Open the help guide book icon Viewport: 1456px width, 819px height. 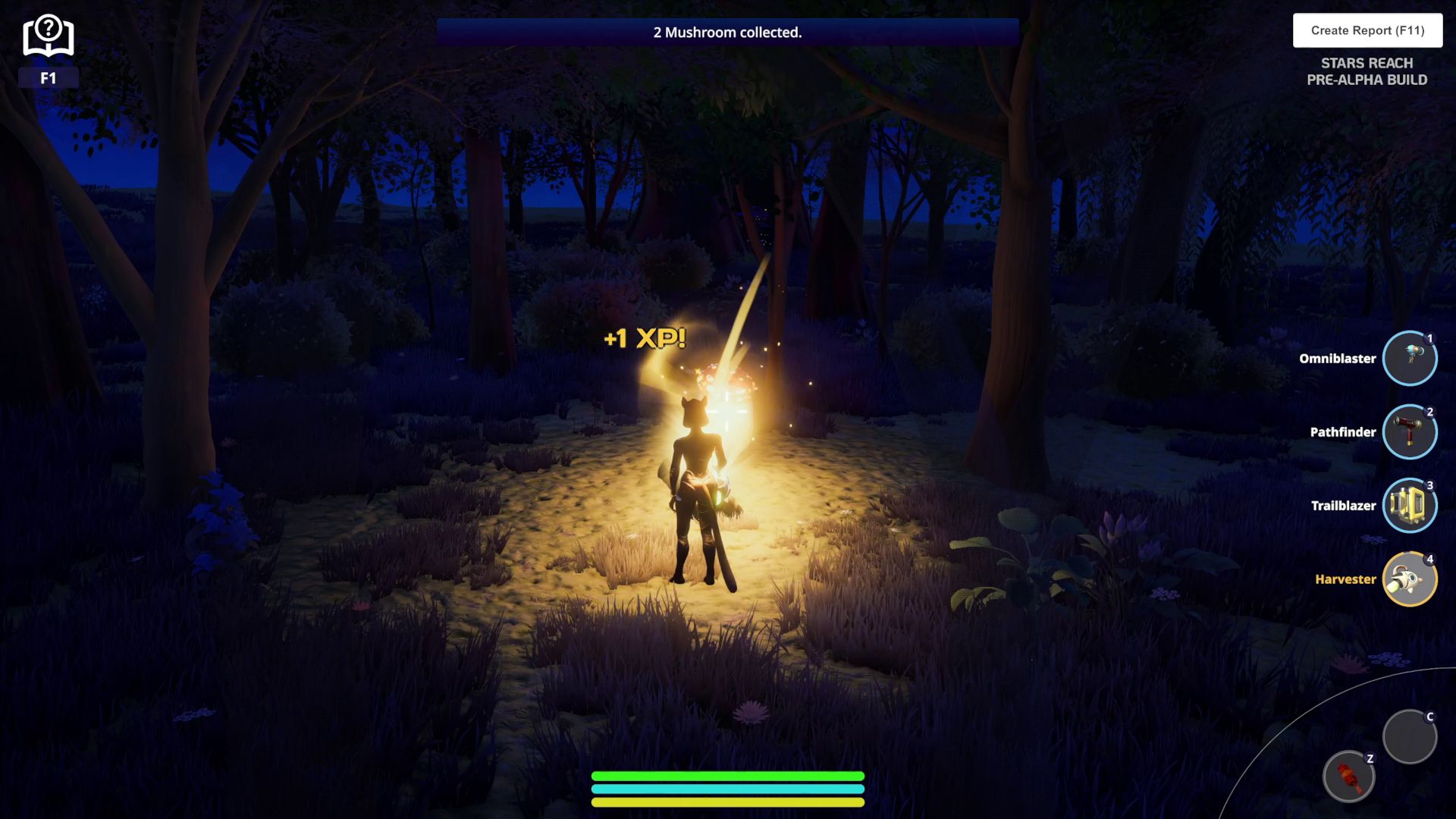pos(48,37)
